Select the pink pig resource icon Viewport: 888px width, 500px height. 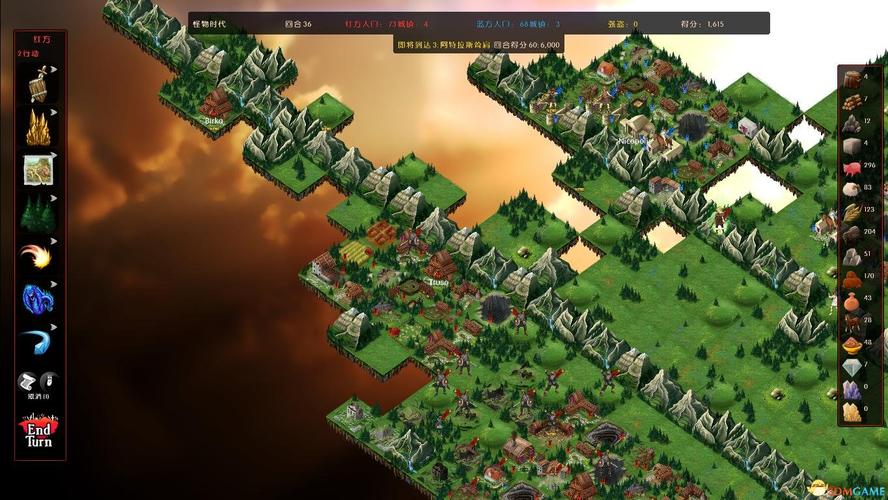point(852,166)
